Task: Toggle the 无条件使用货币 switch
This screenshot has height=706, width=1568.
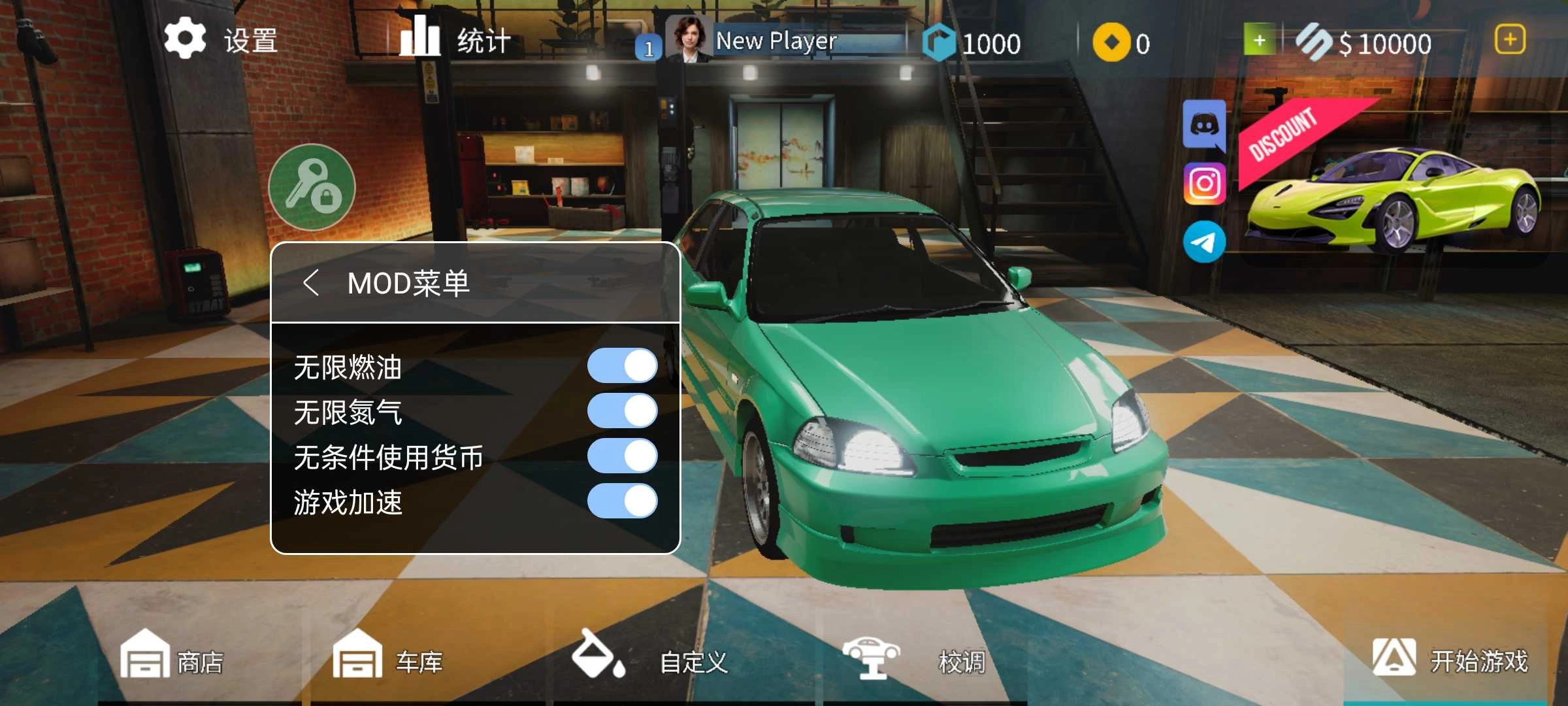Action: [x=622, y=456]
